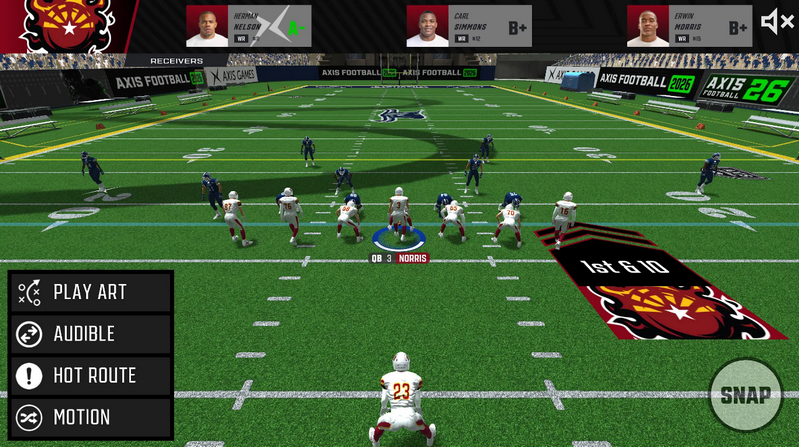Viewport: 799px width, 447px height.
Task: Select the Hot Route button
Action: point(90,376)
